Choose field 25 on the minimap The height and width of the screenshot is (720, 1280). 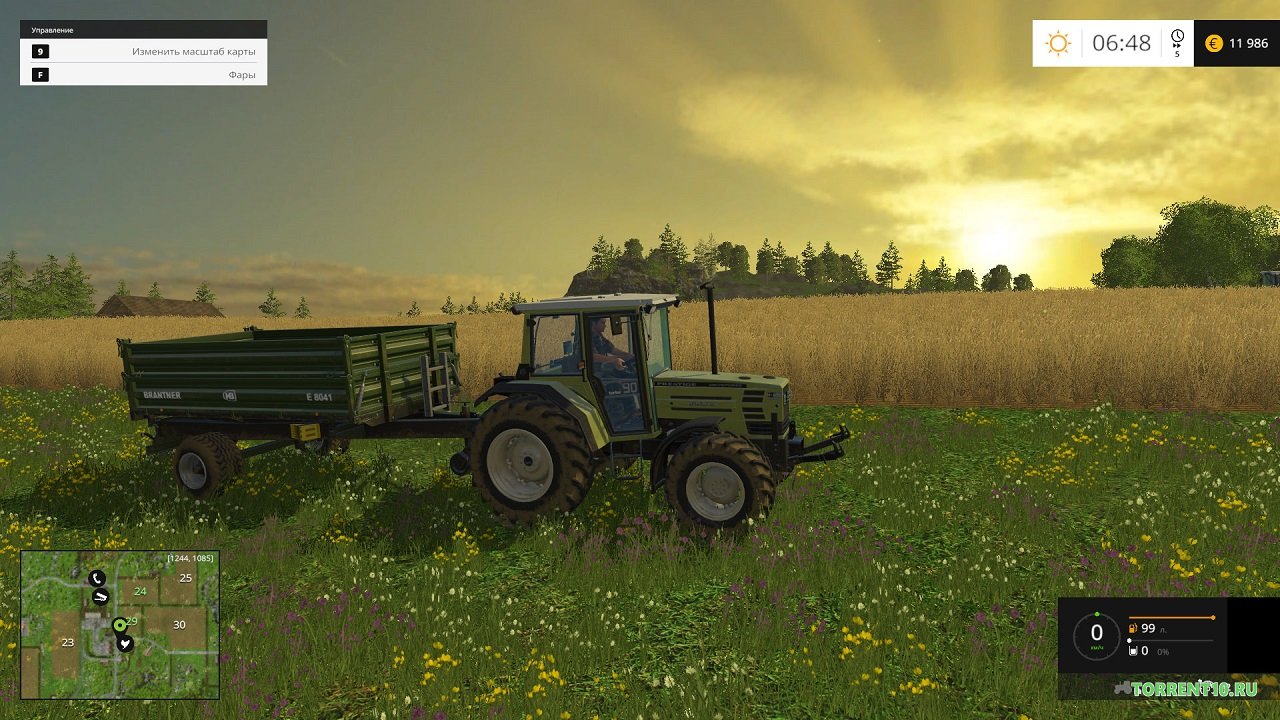pyautogui.click(x=185, y=578)
